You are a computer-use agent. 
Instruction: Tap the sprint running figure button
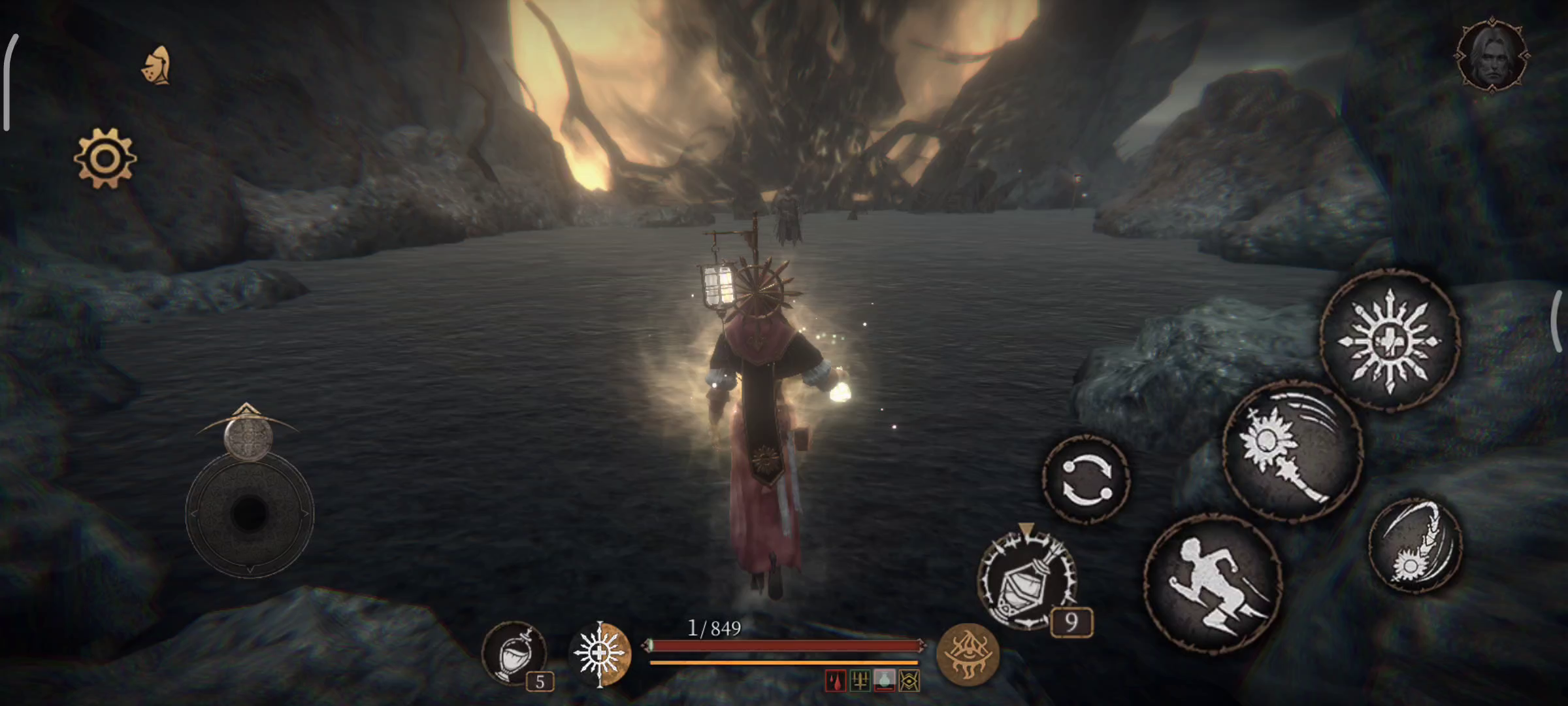pyautogui.click(x=1213, y=583)
